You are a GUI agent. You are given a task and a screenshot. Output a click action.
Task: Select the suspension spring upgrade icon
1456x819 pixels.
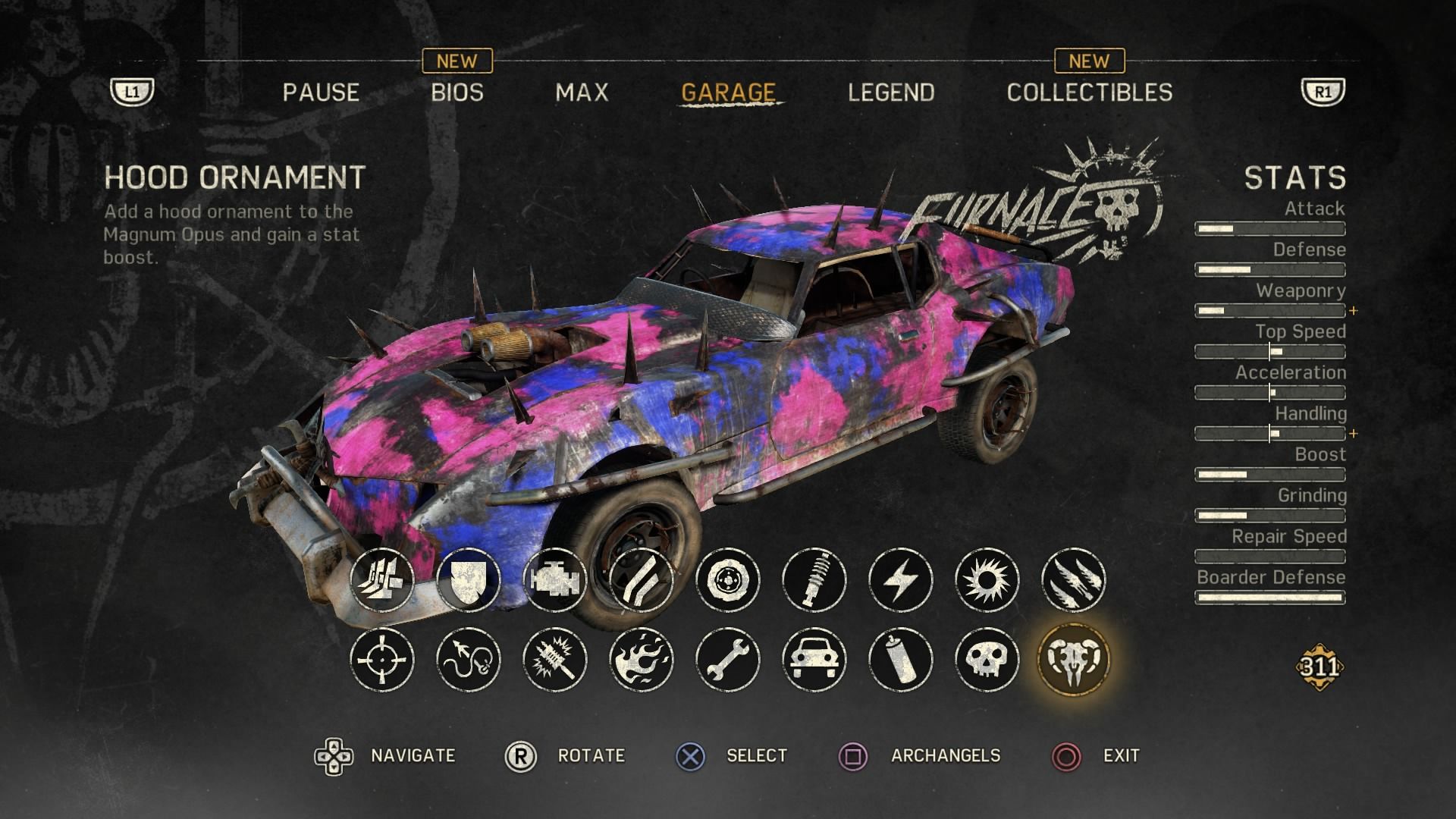814,581
